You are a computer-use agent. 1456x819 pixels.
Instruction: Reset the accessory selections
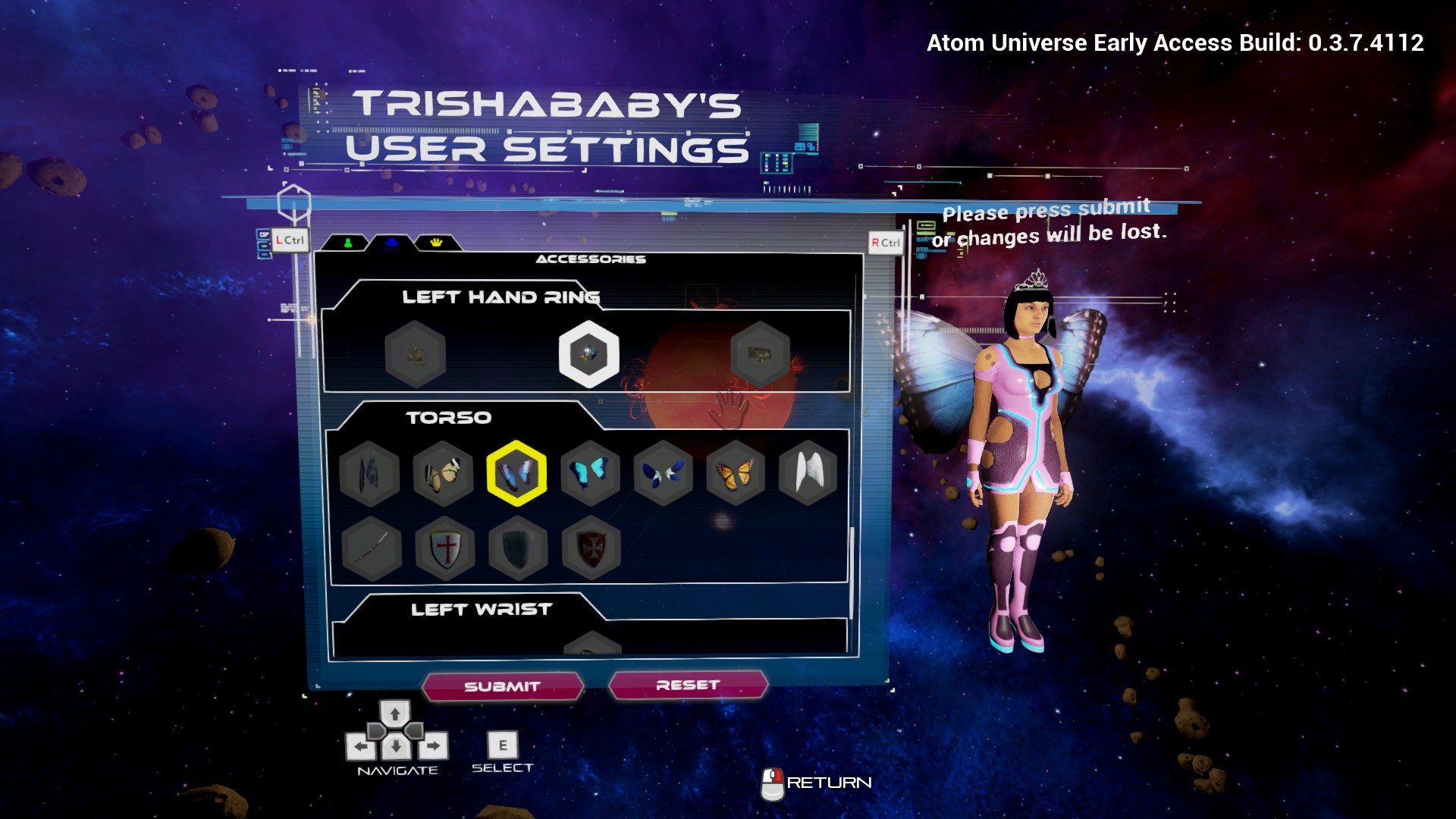(x=688, y=685)
